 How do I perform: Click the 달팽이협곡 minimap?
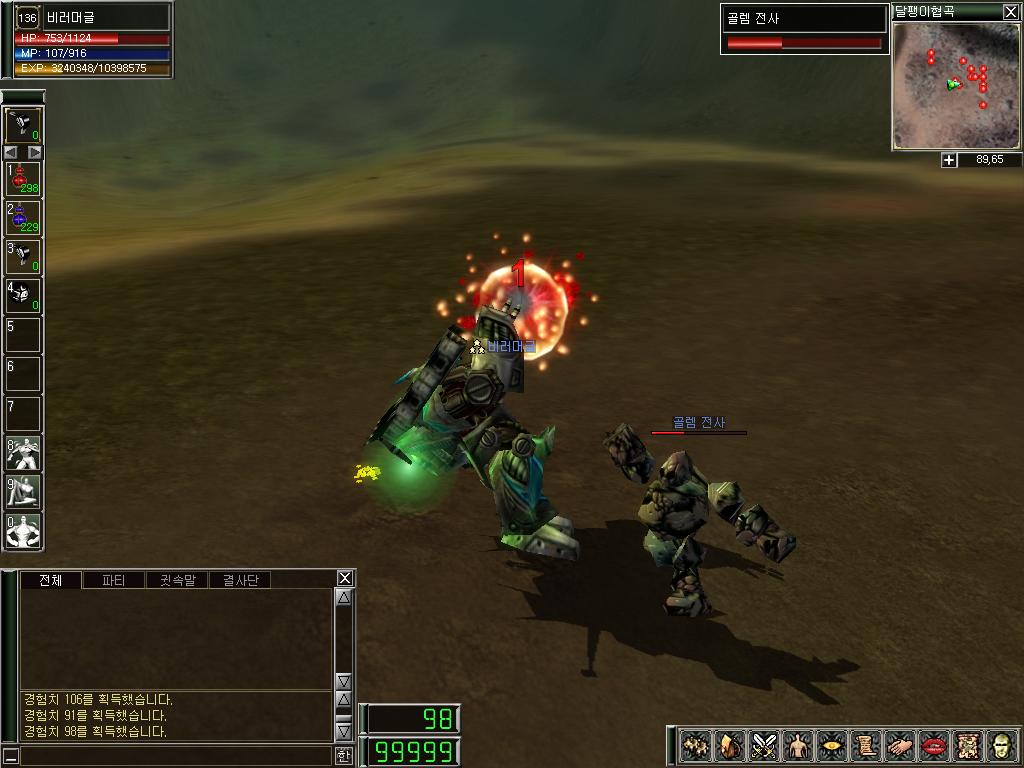(x=955, y=86)
